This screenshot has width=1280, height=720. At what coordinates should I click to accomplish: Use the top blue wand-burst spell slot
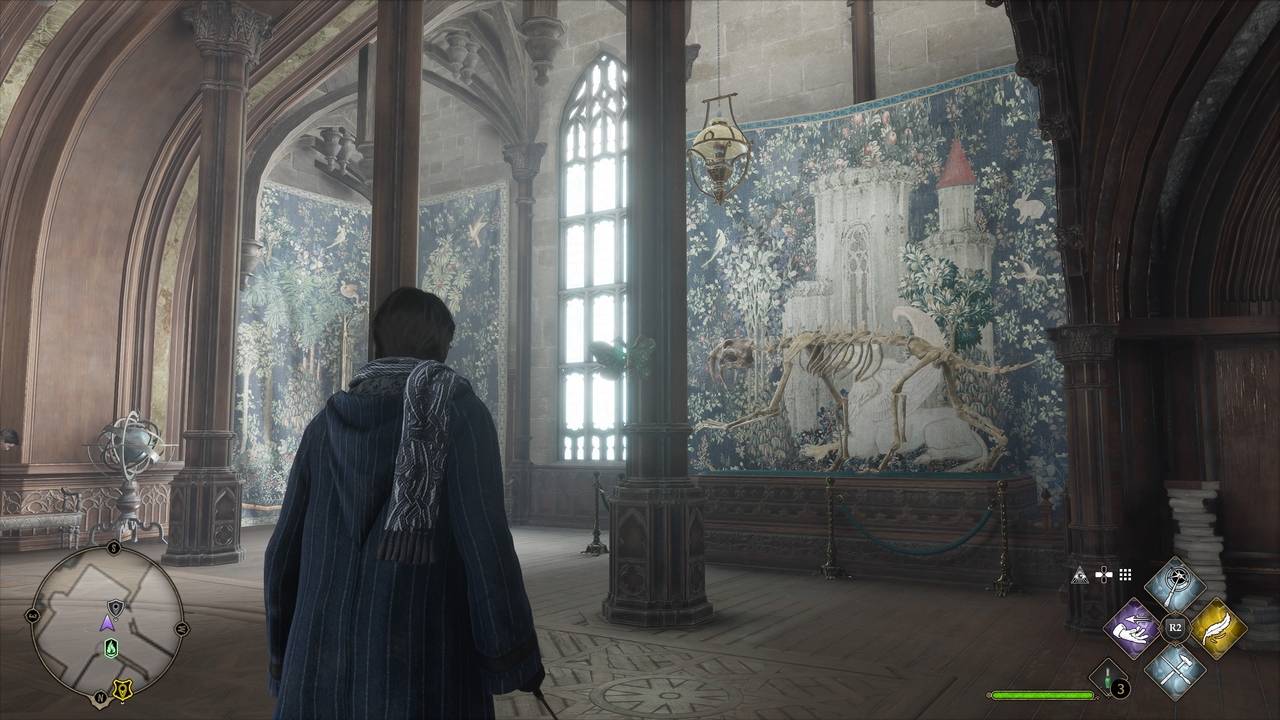pos(1175,586)
